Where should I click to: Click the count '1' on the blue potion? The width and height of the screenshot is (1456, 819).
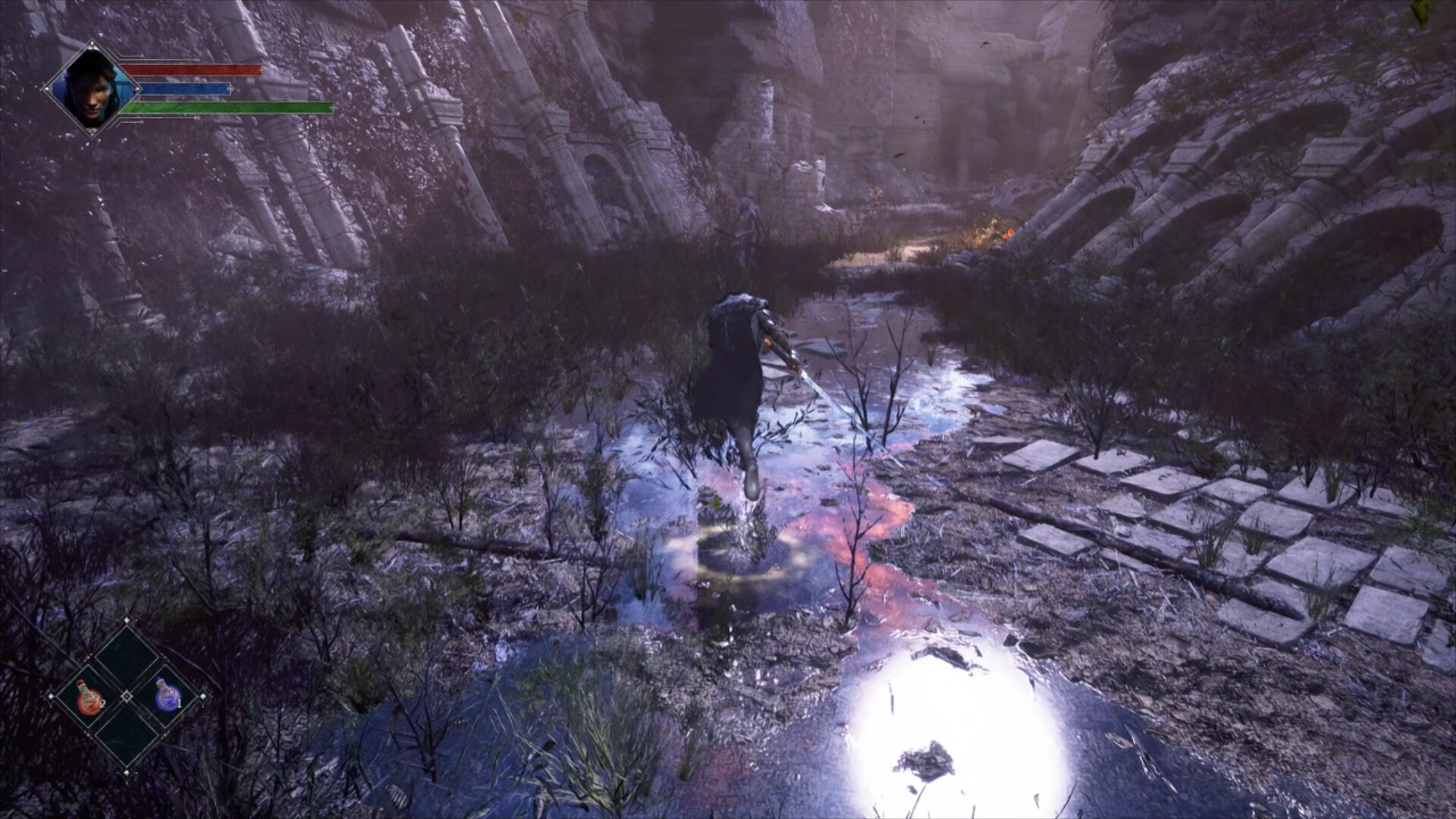click(x=180, y=704)
